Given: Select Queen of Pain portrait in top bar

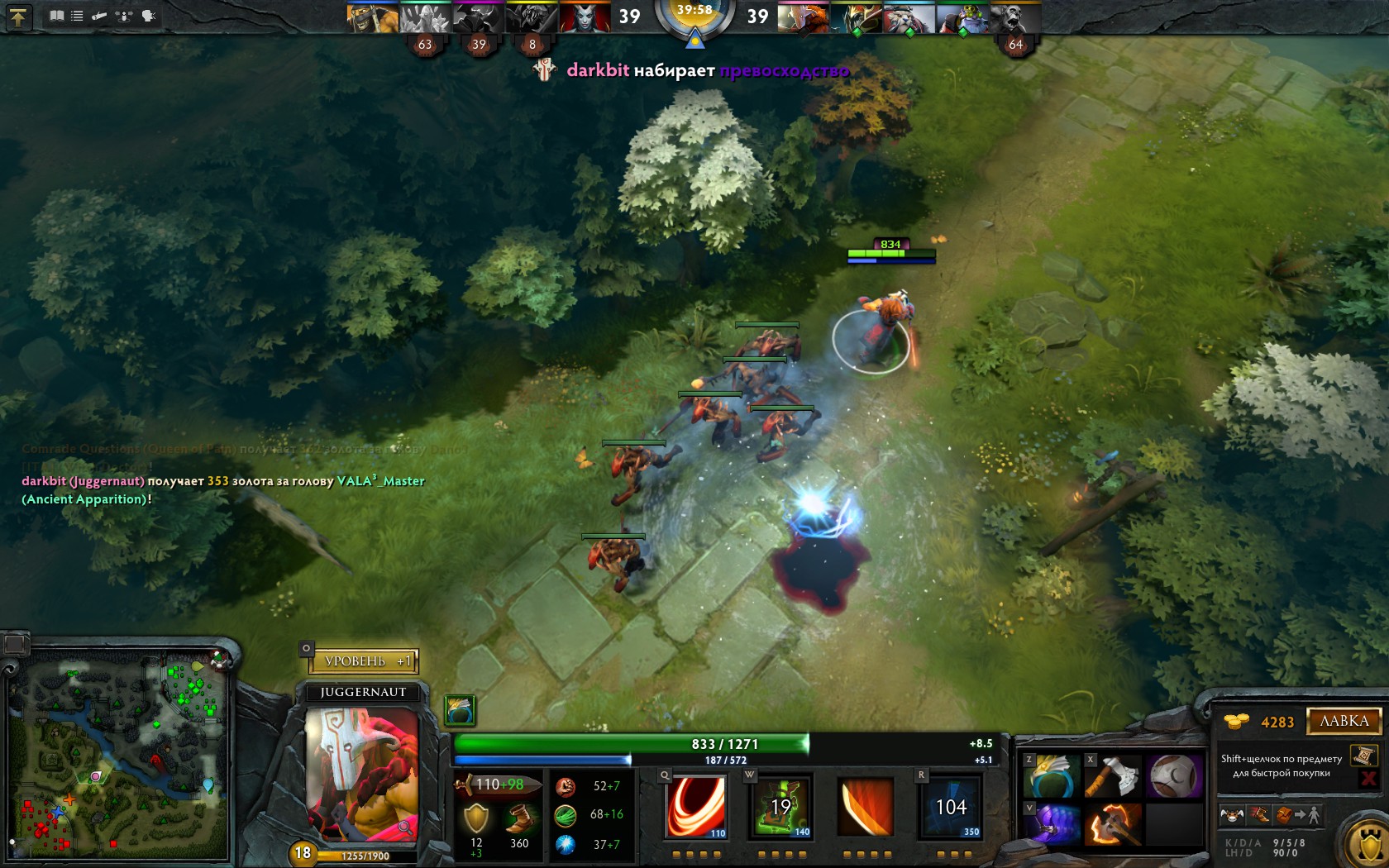Looking at the screenshot, I should pos(584,17).
